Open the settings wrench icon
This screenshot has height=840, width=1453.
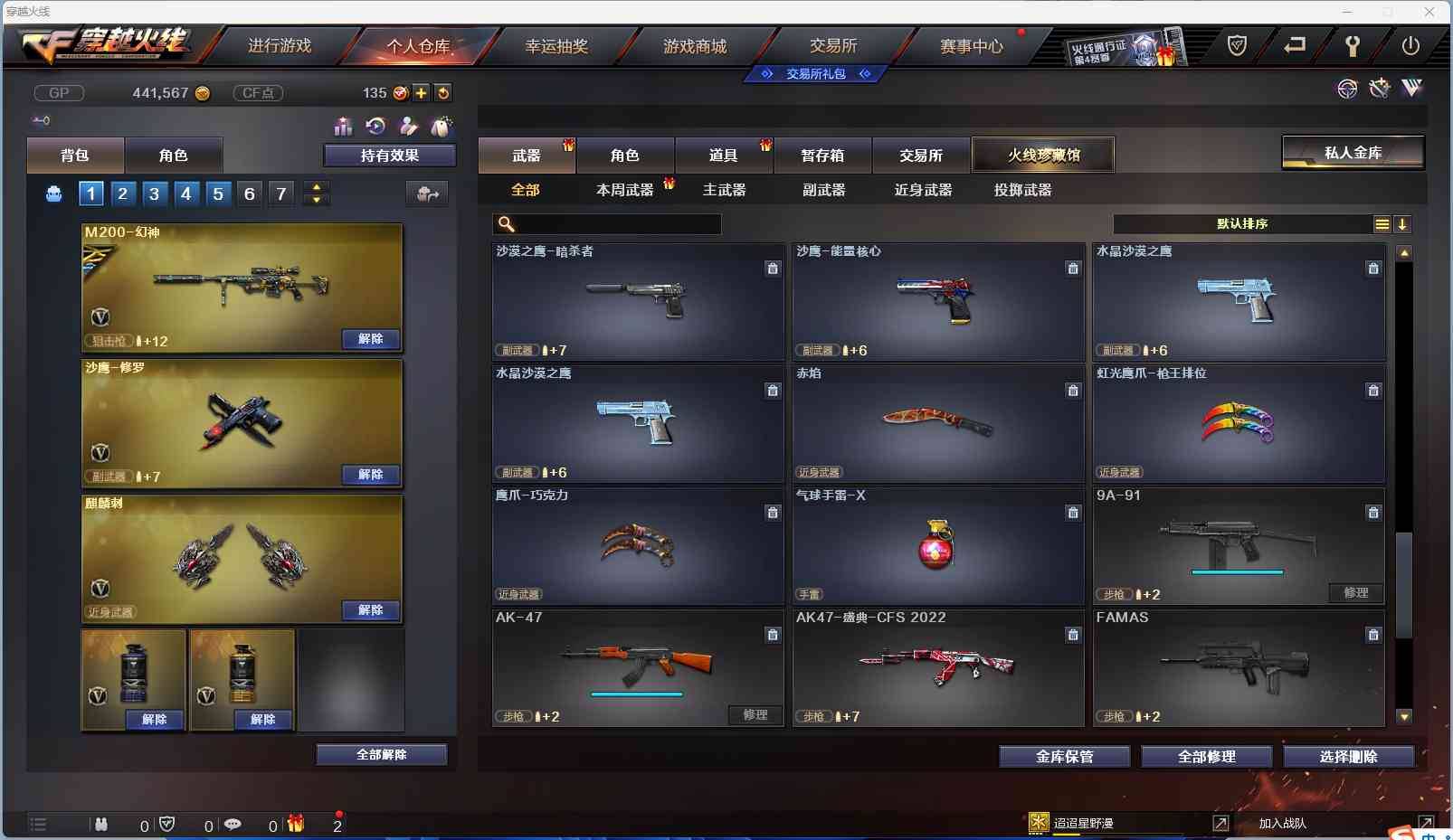coord(1353,44)
